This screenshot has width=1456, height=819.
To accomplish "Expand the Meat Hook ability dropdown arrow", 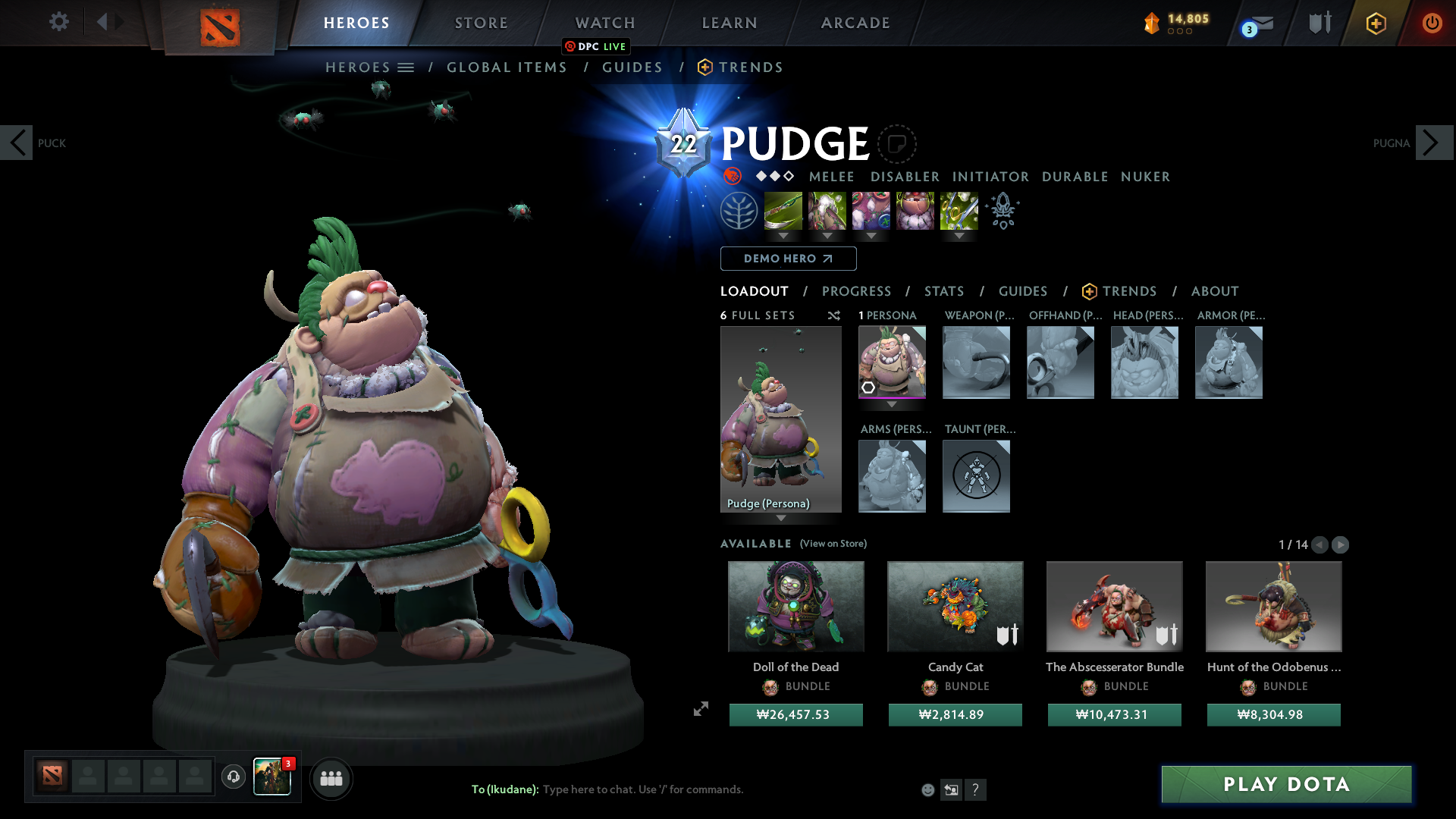I will (x=784, y=237).
